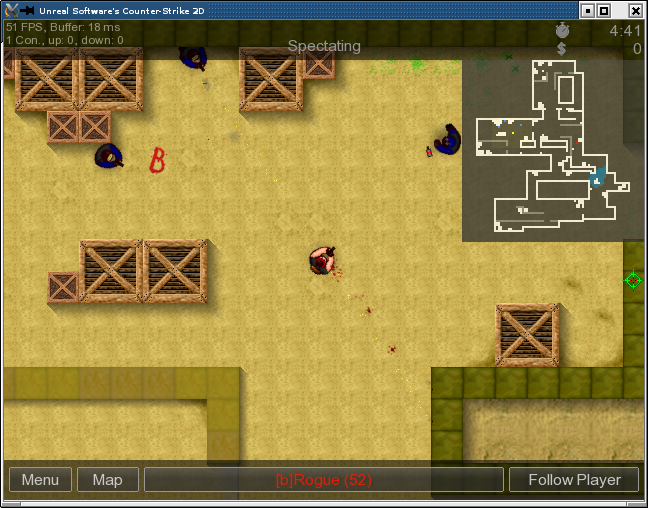Image resolution: width=648 pixels, height=508 pixels.
Task: Close the game window
Action: (634, 10)
